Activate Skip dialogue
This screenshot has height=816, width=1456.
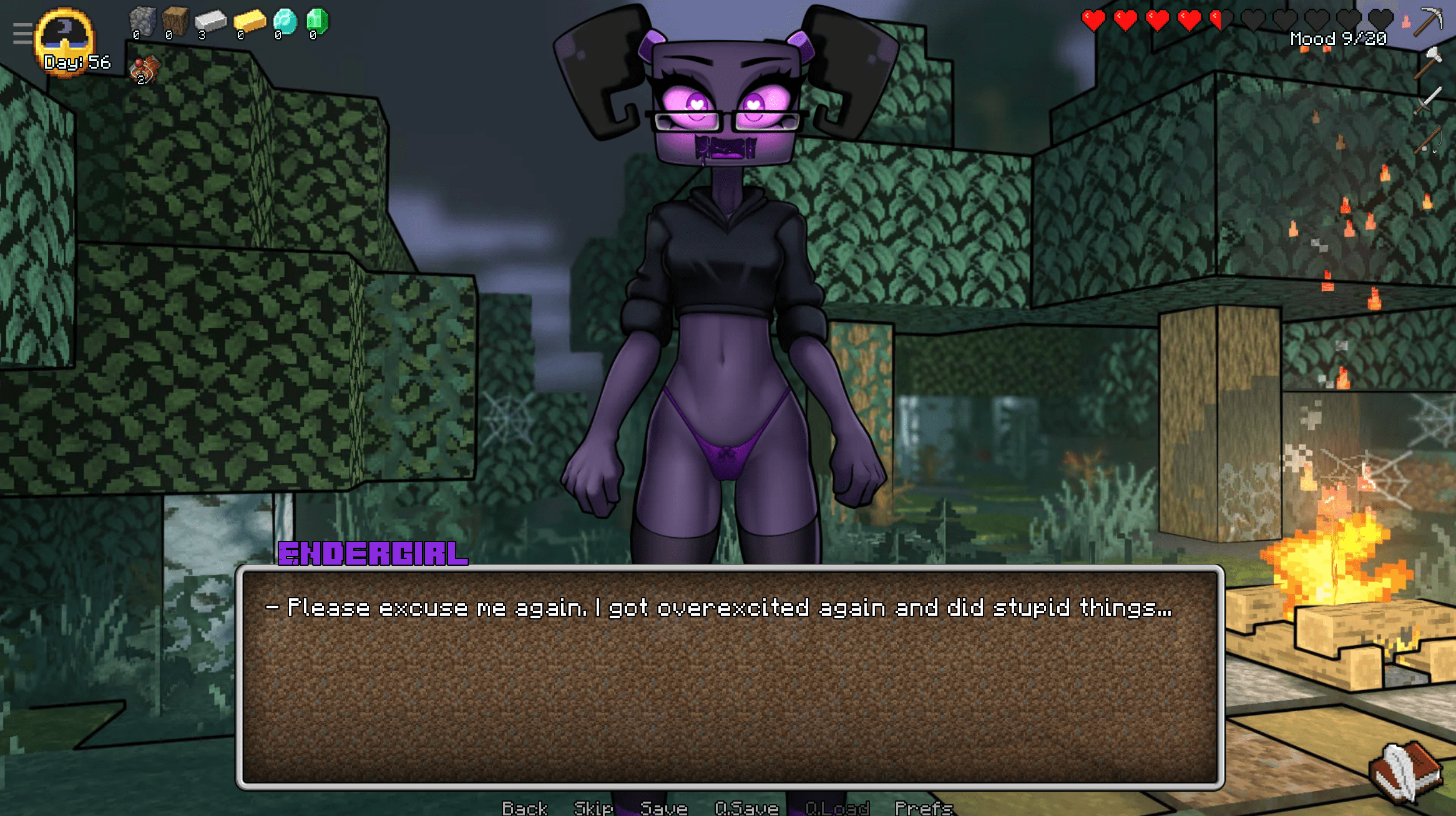click(x=593, y=808)
